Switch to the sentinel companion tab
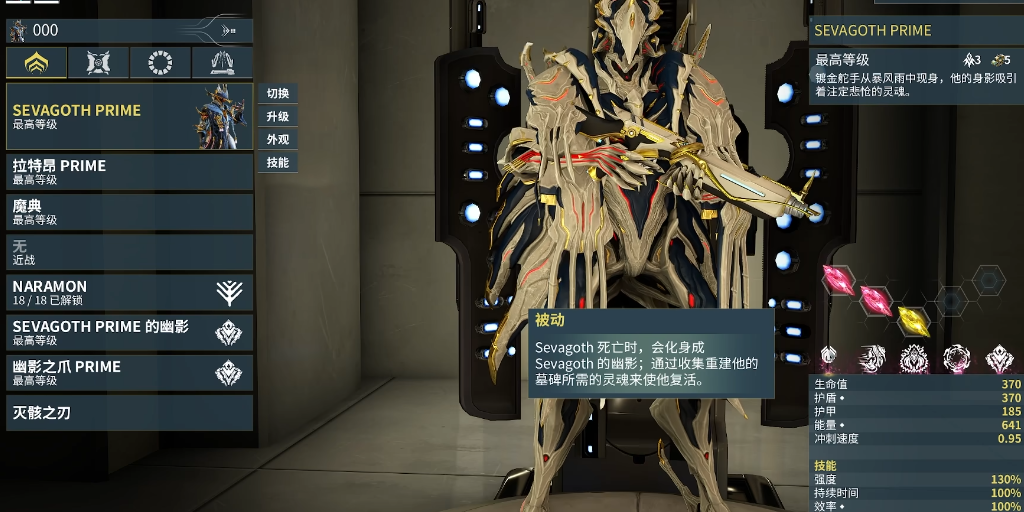 coord(98,63)
